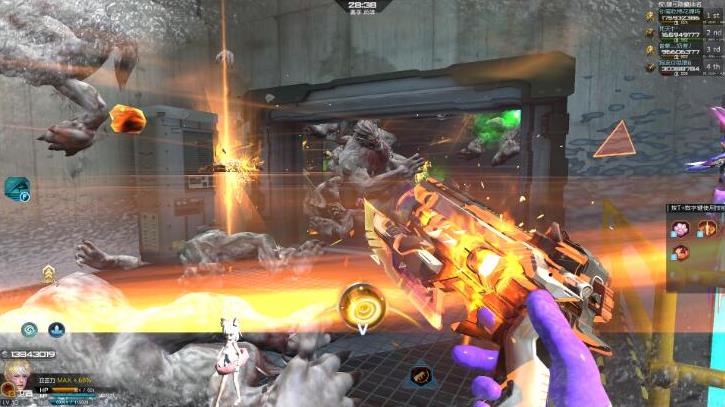
Task: Select the weapon icon in the blue triangle
Action: pyautogui.click(x=420, y=376)
